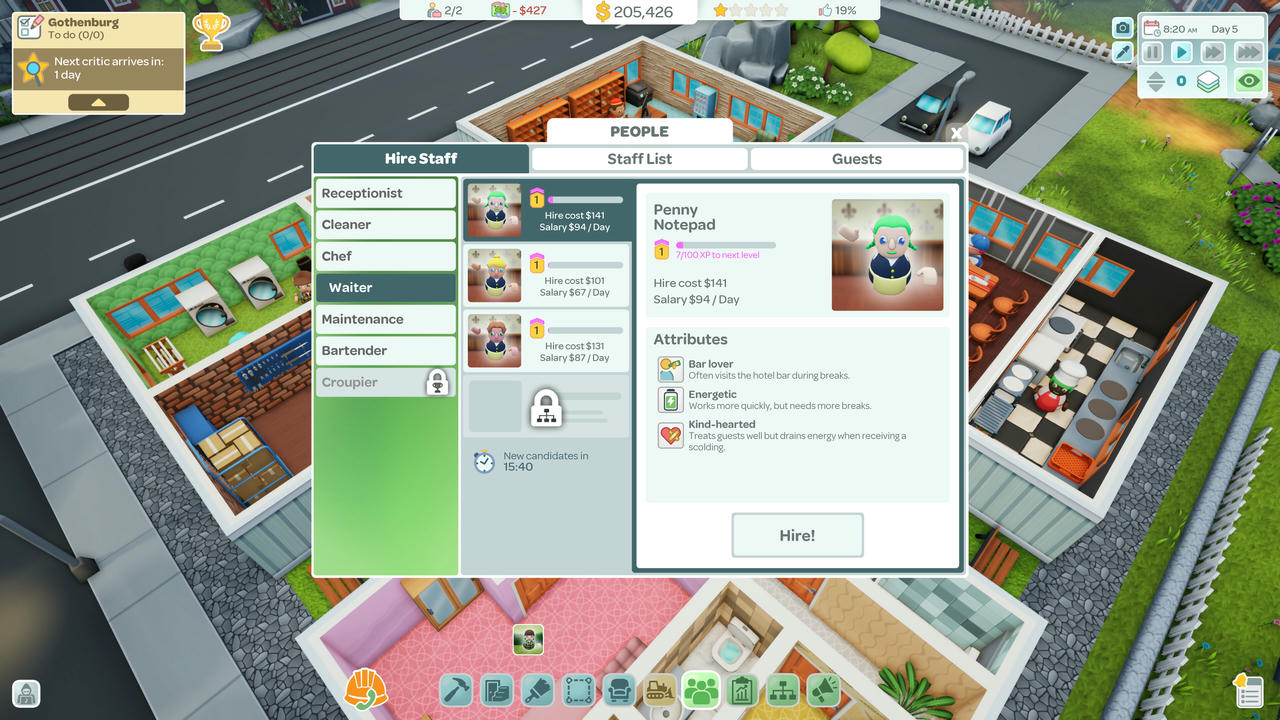1280x720 pixels.
Task: Hire Penny Notepad with the Hire! button
Action: (797, 535)
